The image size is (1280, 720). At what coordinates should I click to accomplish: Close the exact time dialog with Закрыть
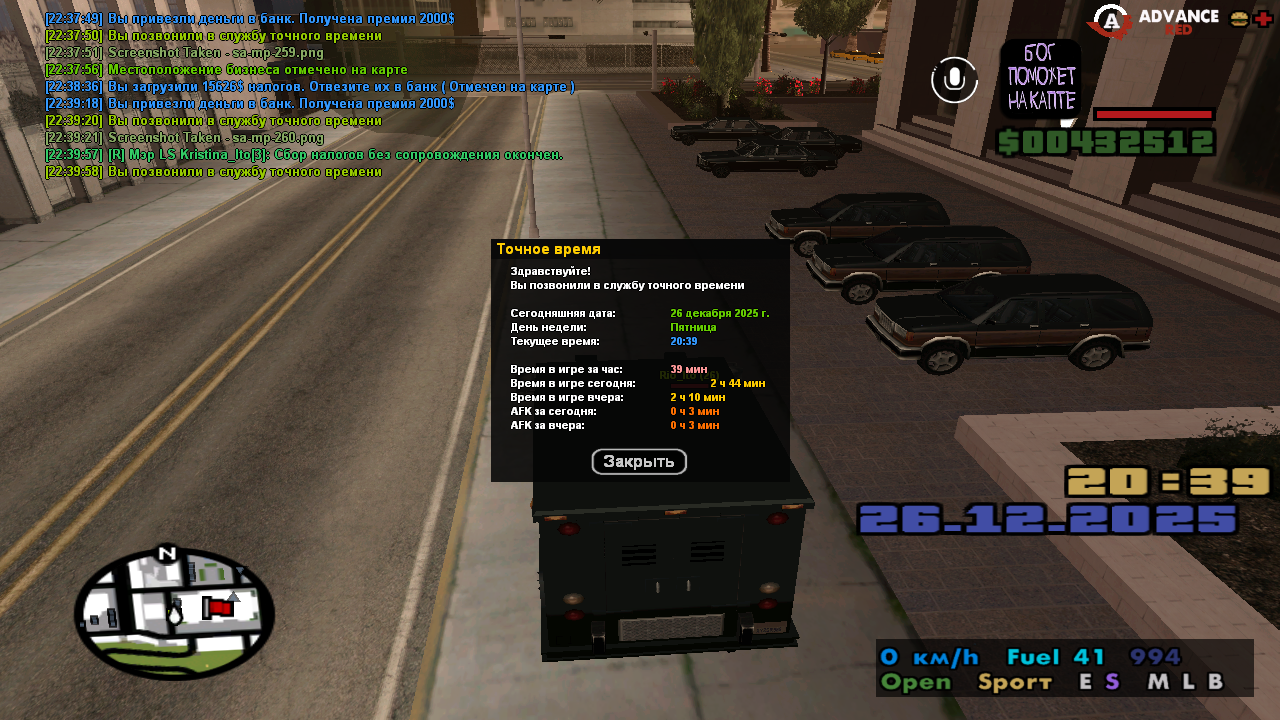[639, 461]
